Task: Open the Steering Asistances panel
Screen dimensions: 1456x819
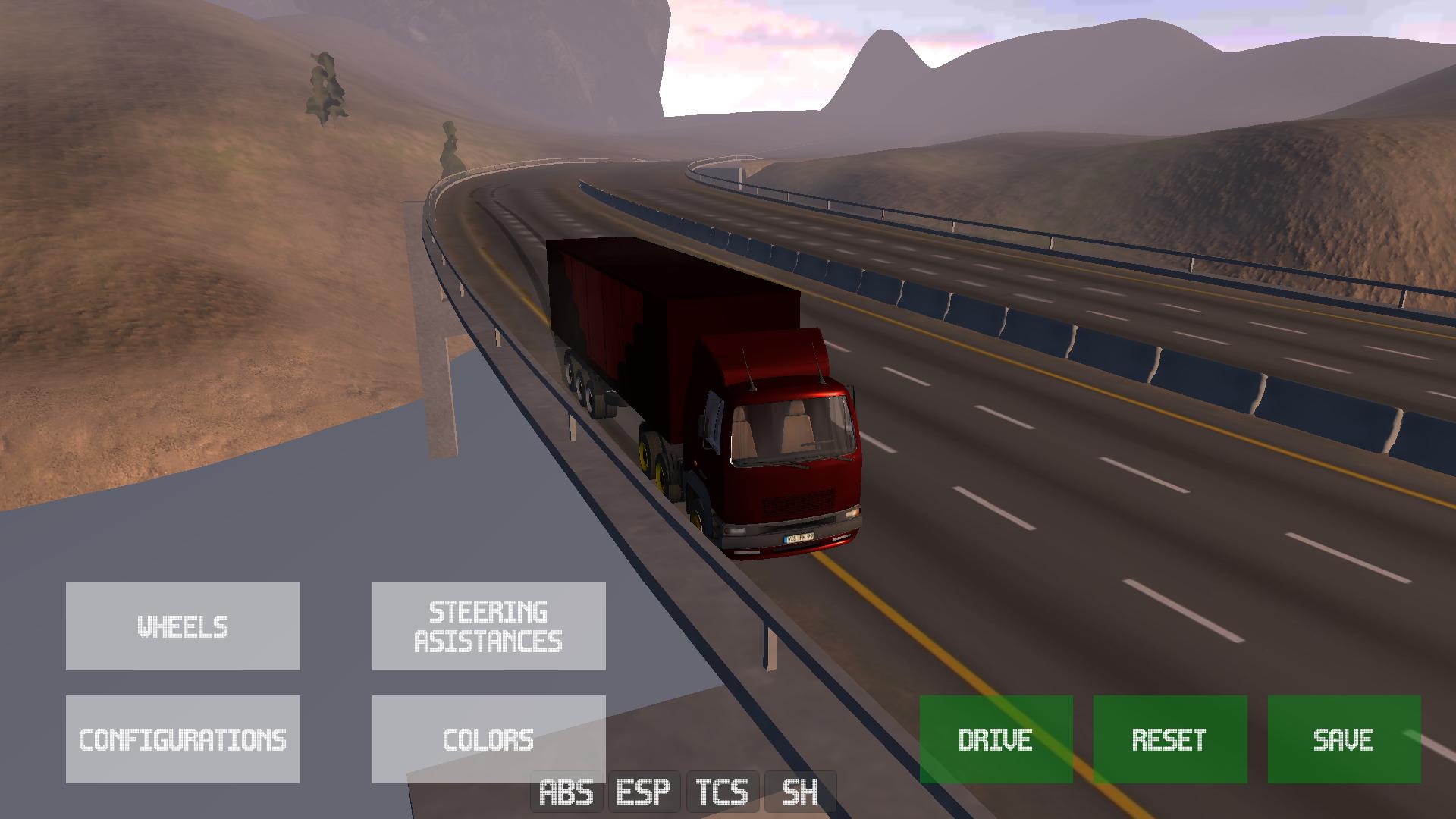Action: (488, 626)
